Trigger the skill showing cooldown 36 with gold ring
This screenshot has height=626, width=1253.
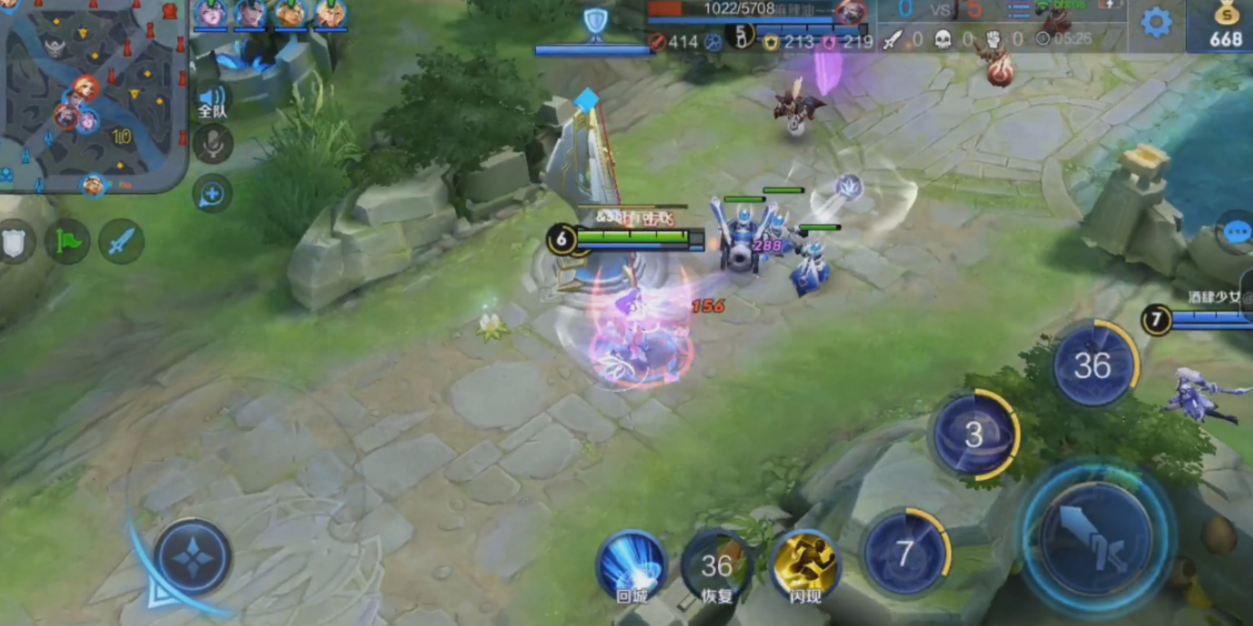pyautogui.click(x=1093, y=366)
